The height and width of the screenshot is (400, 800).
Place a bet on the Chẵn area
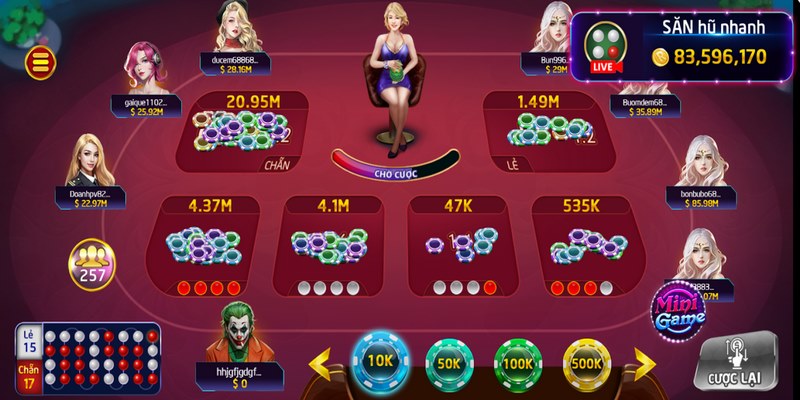(245, 132)
